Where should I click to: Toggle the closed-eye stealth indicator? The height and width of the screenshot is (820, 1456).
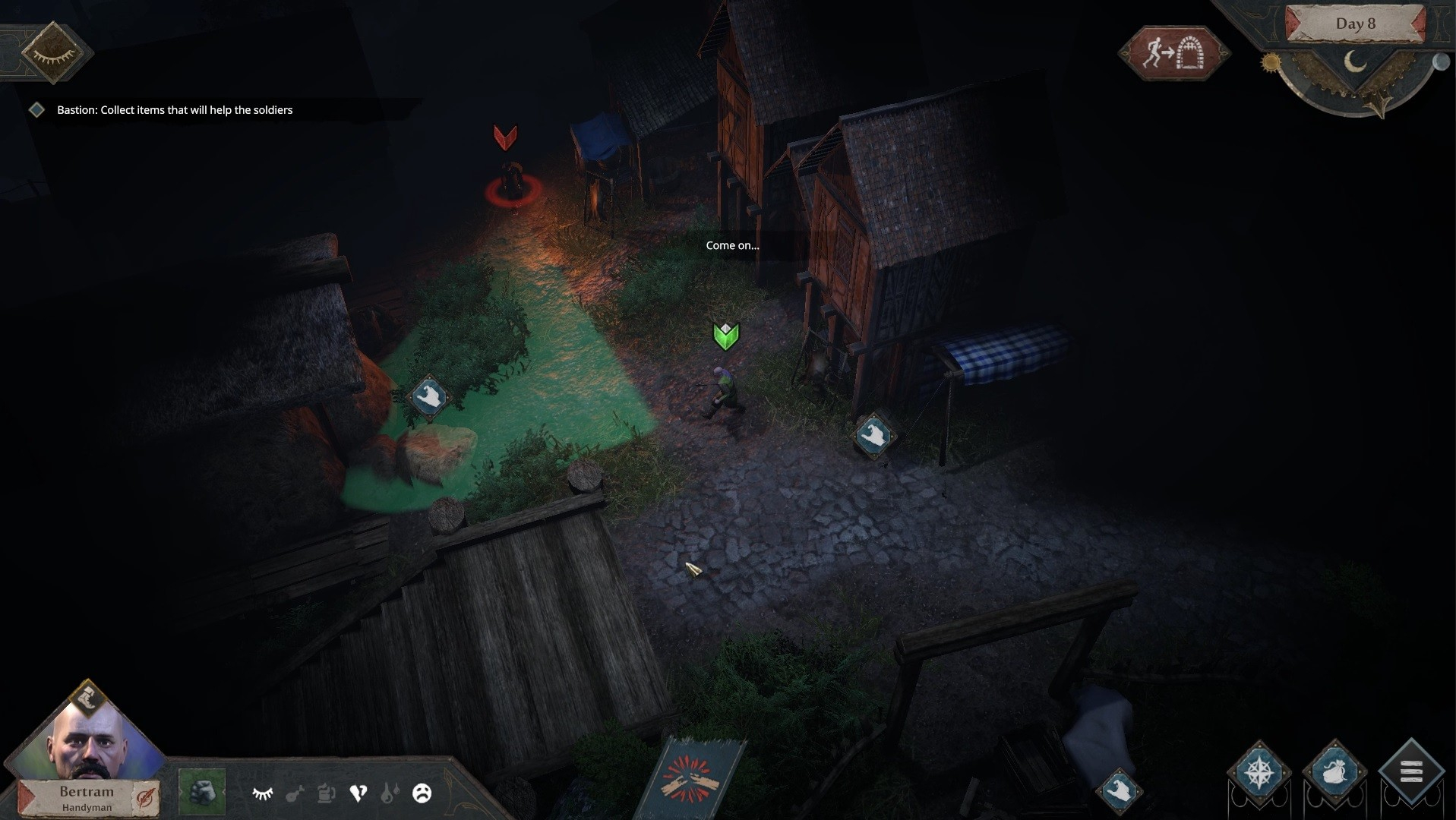pos(52,52)
